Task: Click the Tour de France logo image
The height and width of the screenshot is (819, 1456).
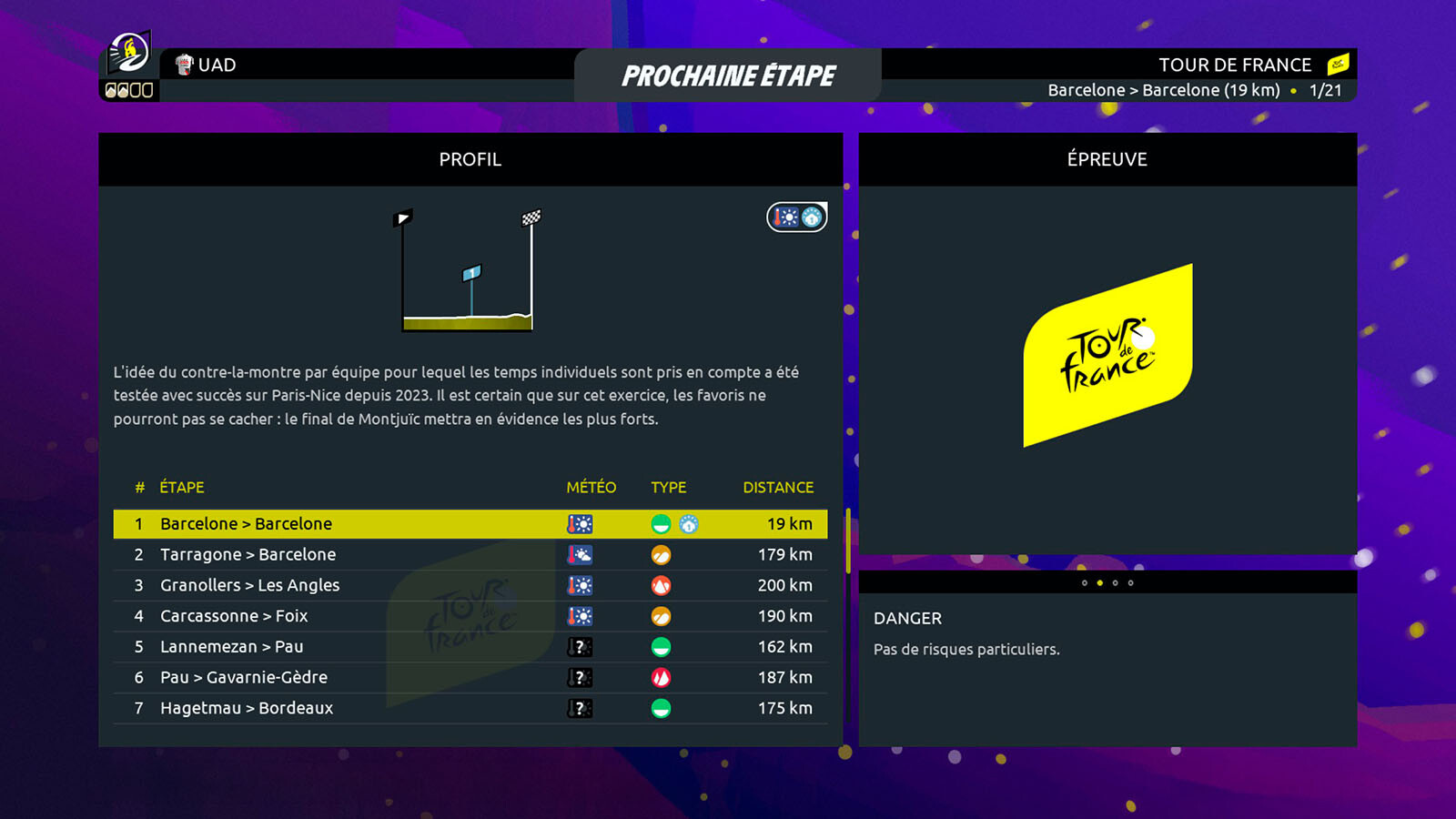Action: coord(1107,356)
